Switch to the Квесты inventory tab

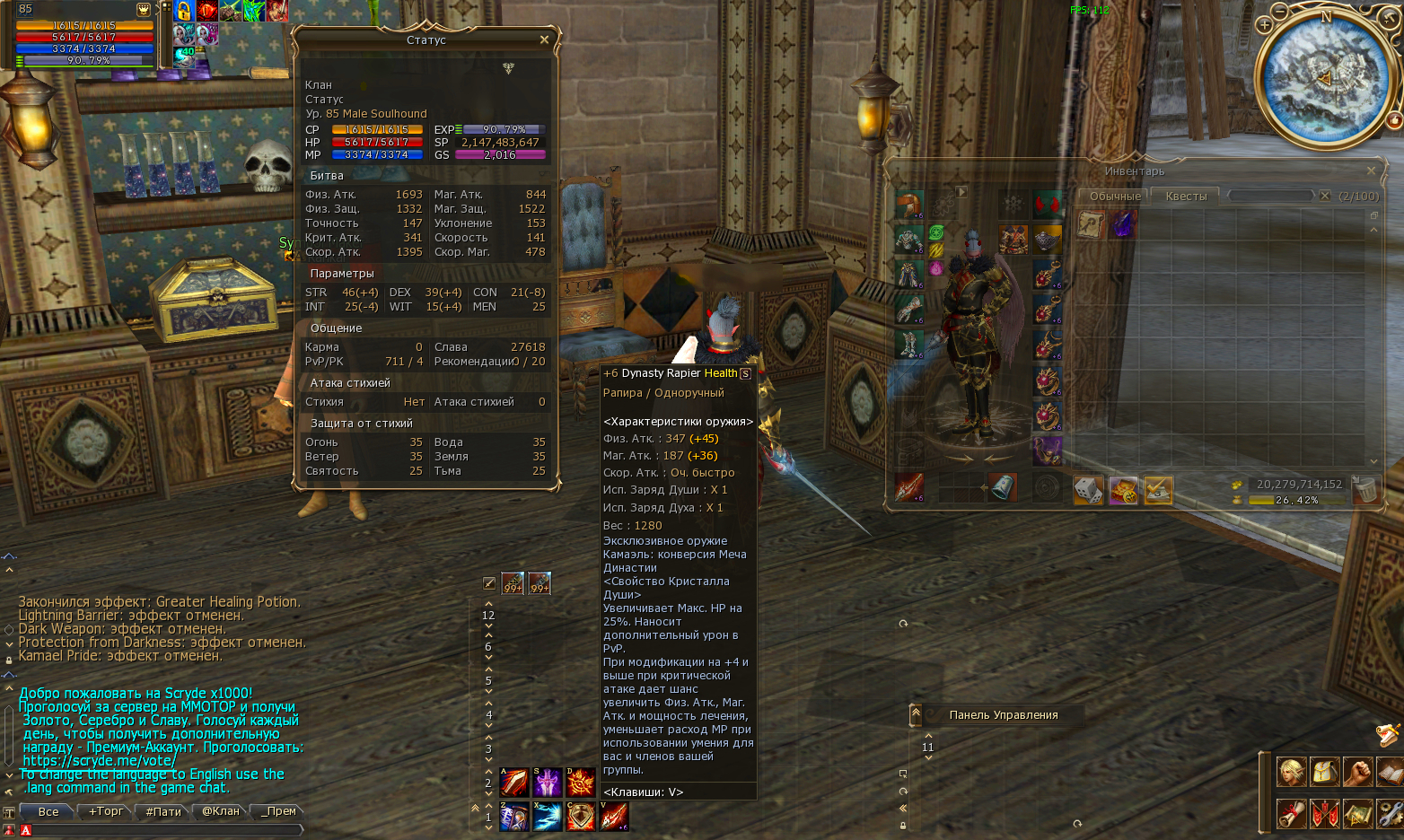point(1186,196)
